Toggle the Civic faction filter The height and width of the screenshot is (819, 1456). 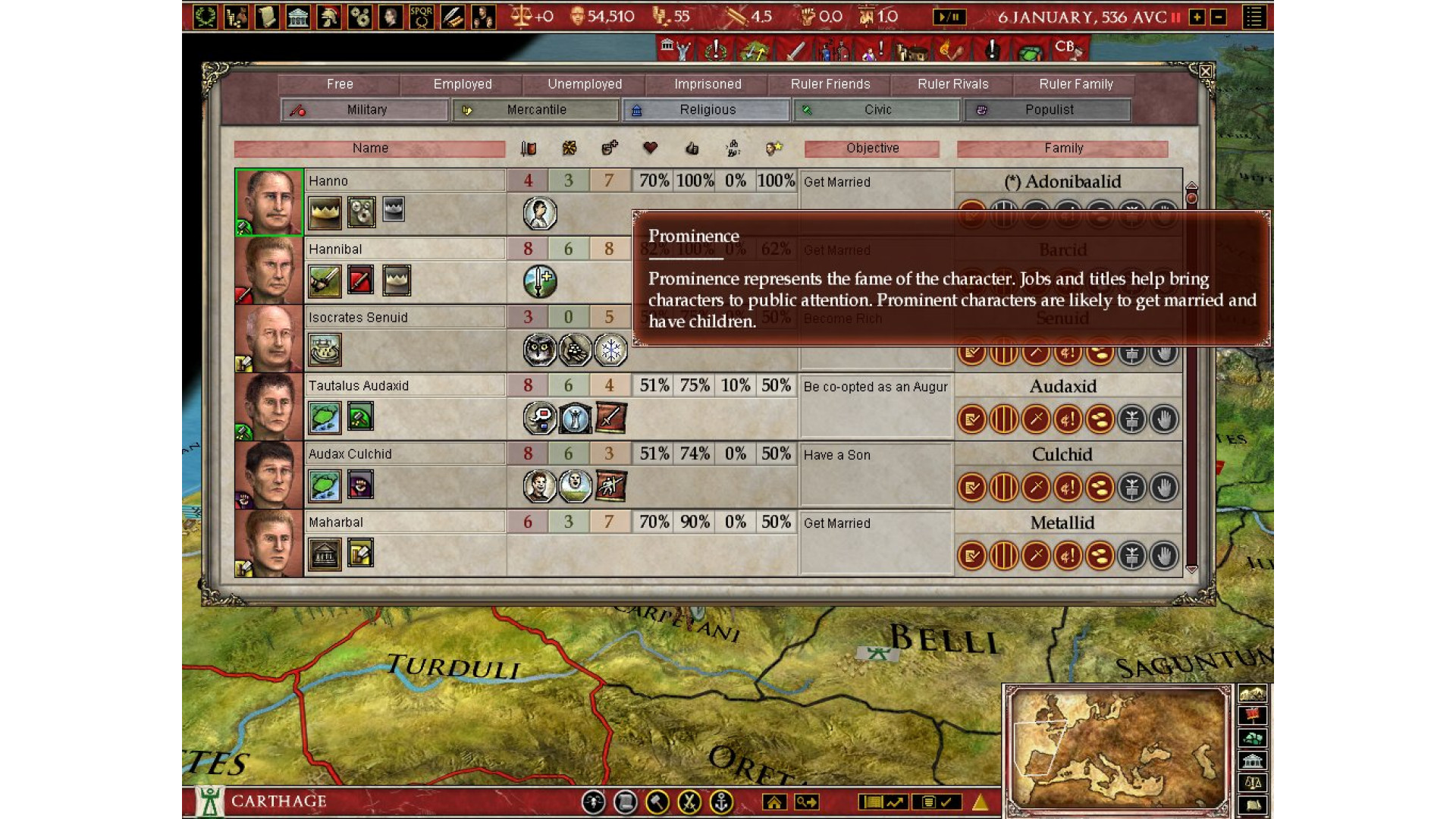pos(877,110)
